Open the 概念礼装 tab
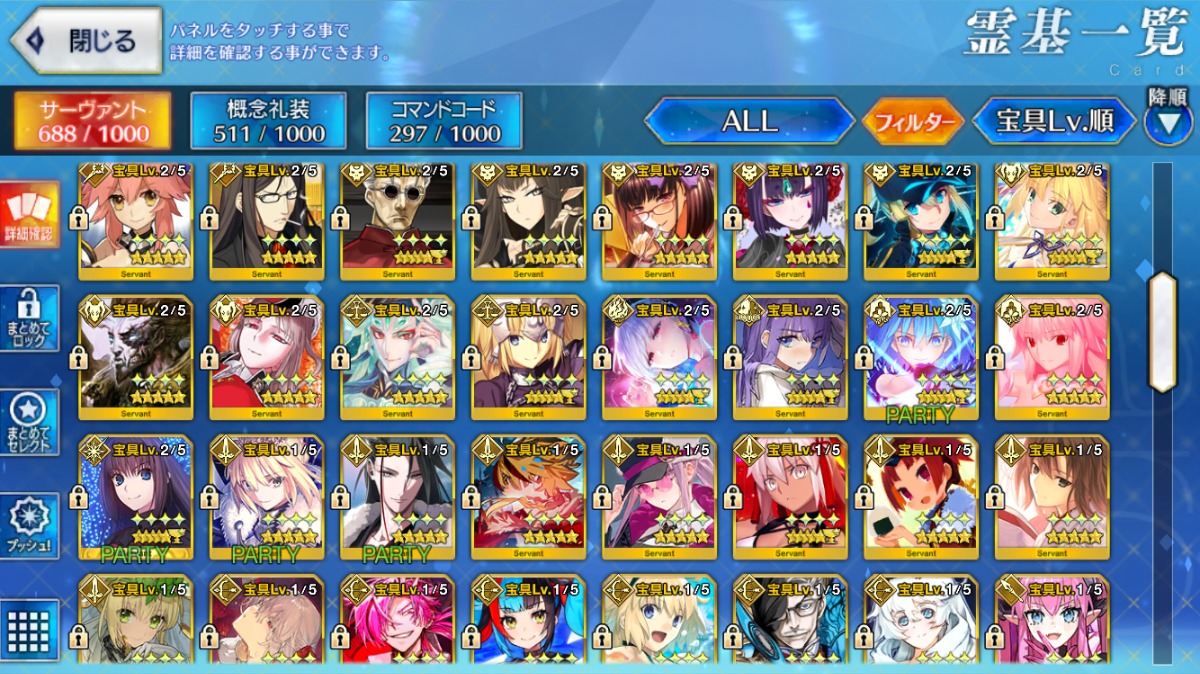The width and height of the screenshot is (1200, 674). 269,121
